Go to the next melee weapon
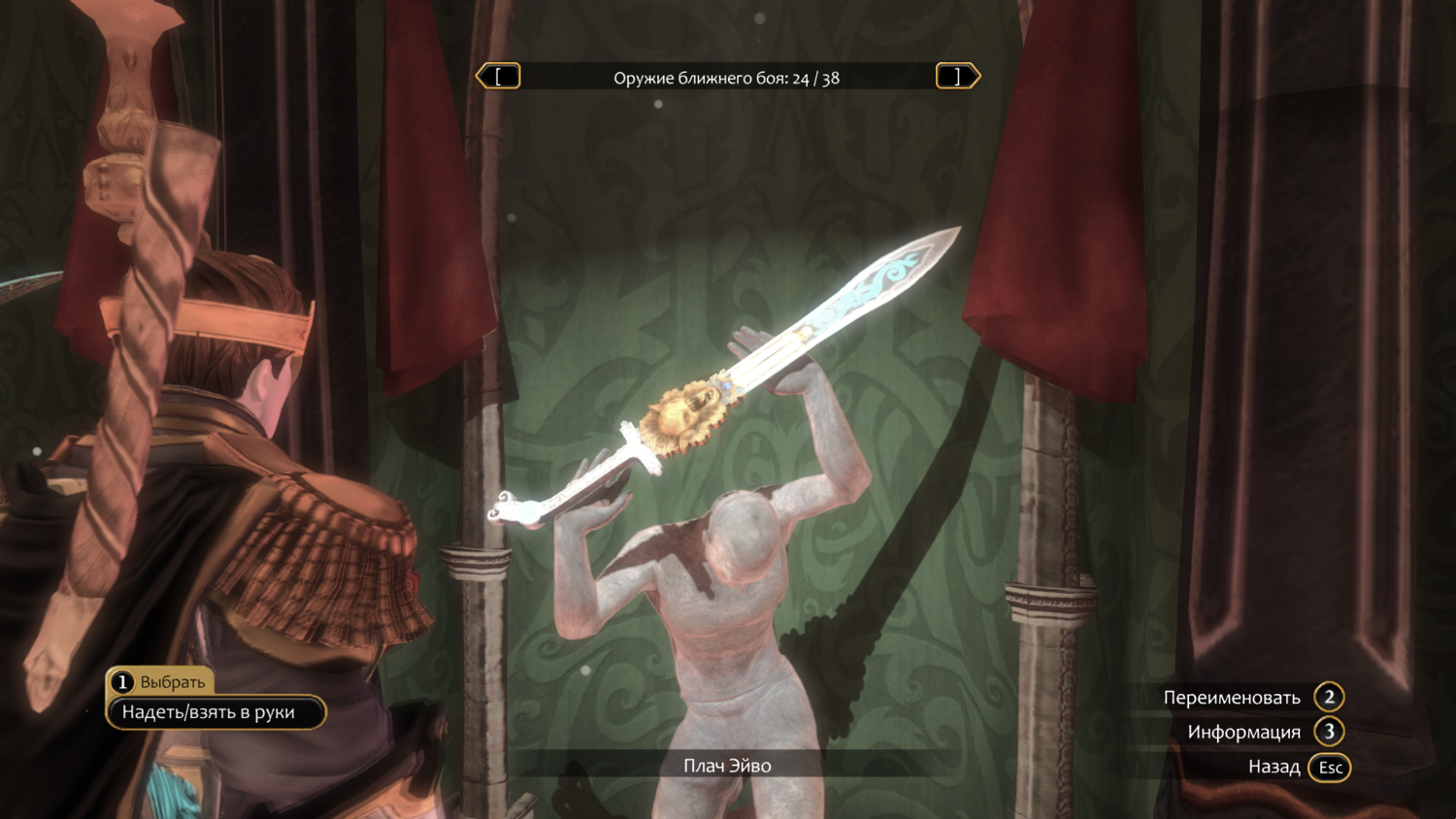 click(957, 77)
